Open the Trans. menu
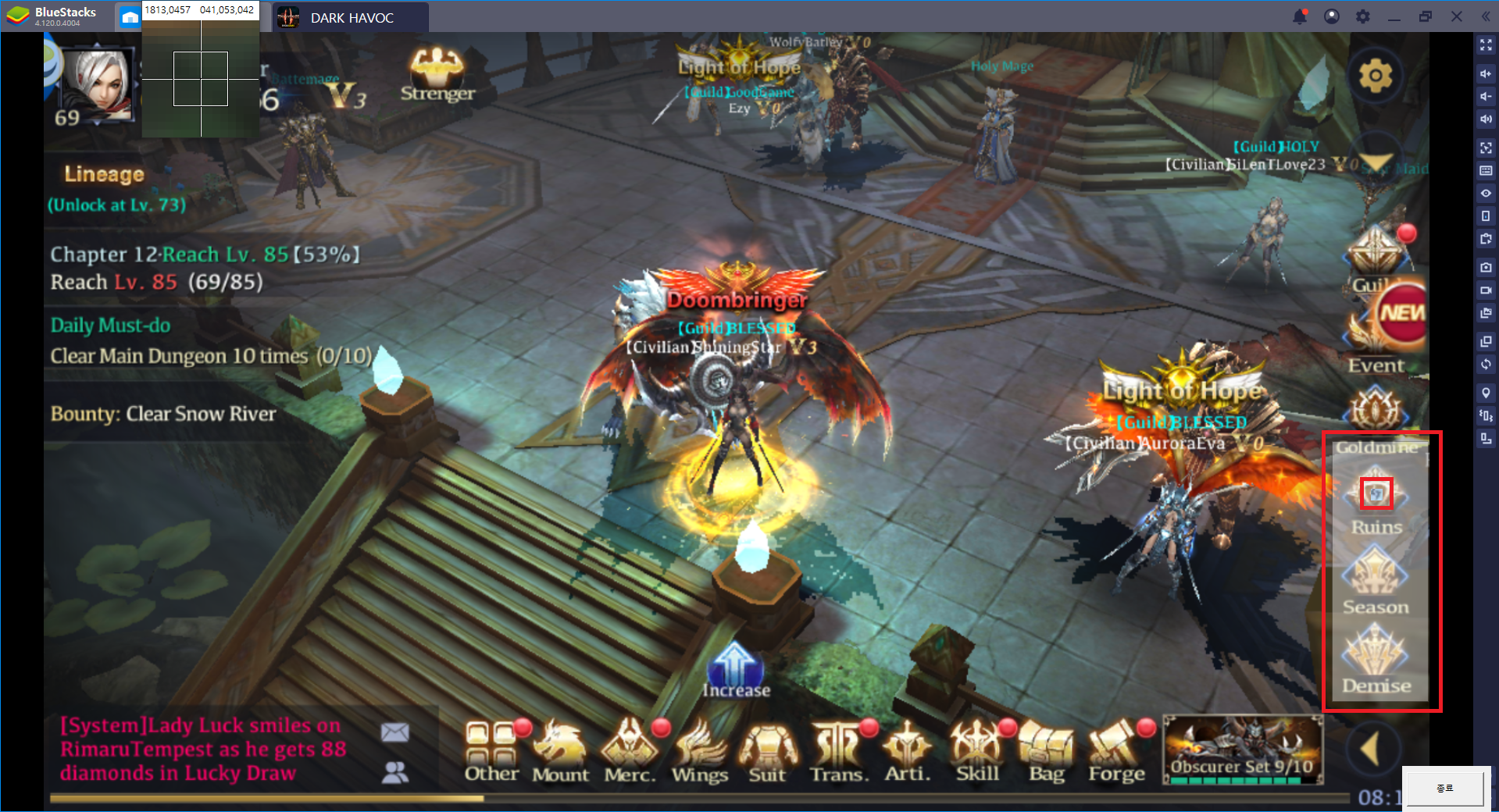This screenshot has width=1499, height=812. point(838,750)
